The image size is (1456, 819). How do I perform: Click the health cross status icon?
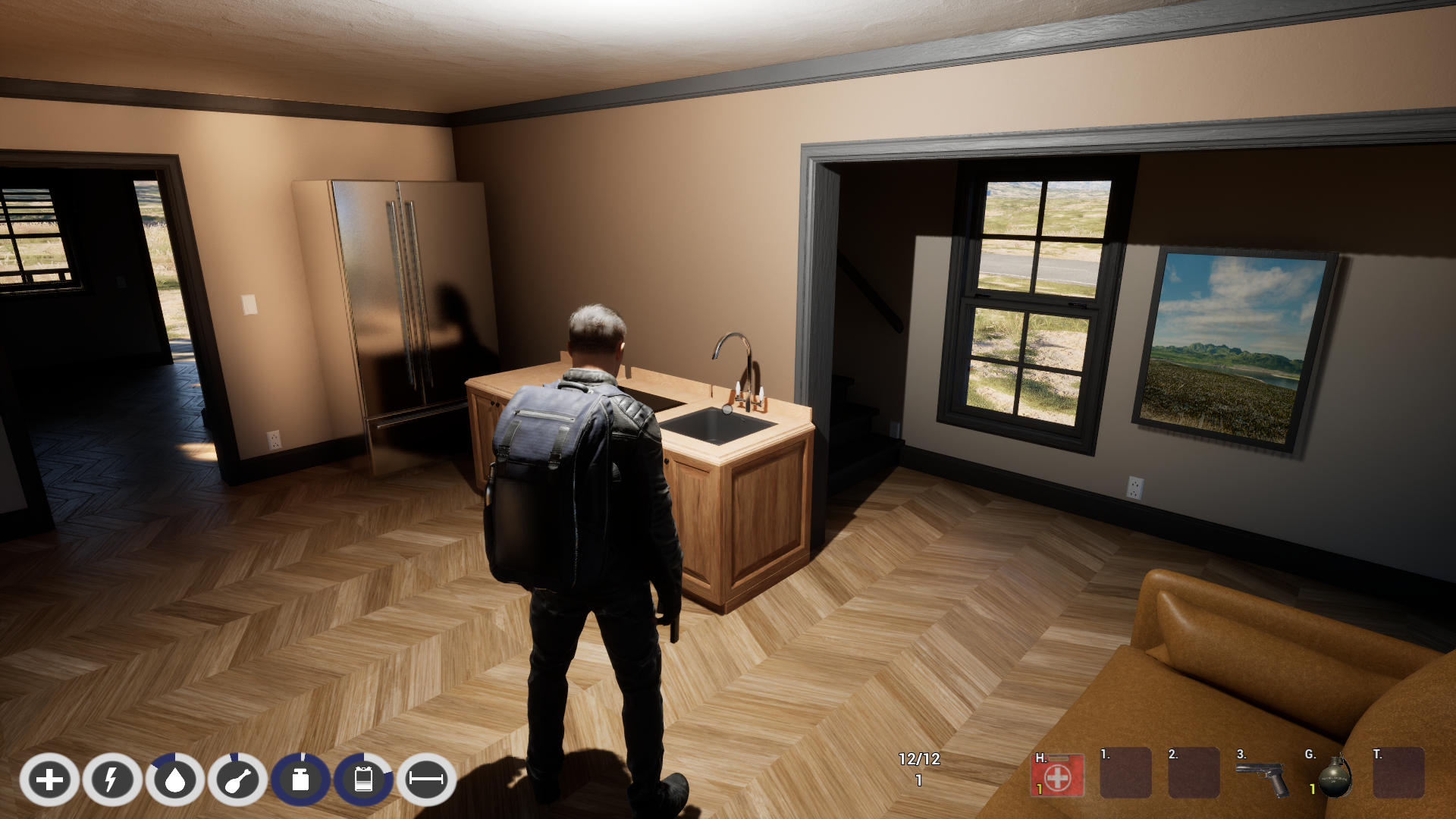[49, 780]
